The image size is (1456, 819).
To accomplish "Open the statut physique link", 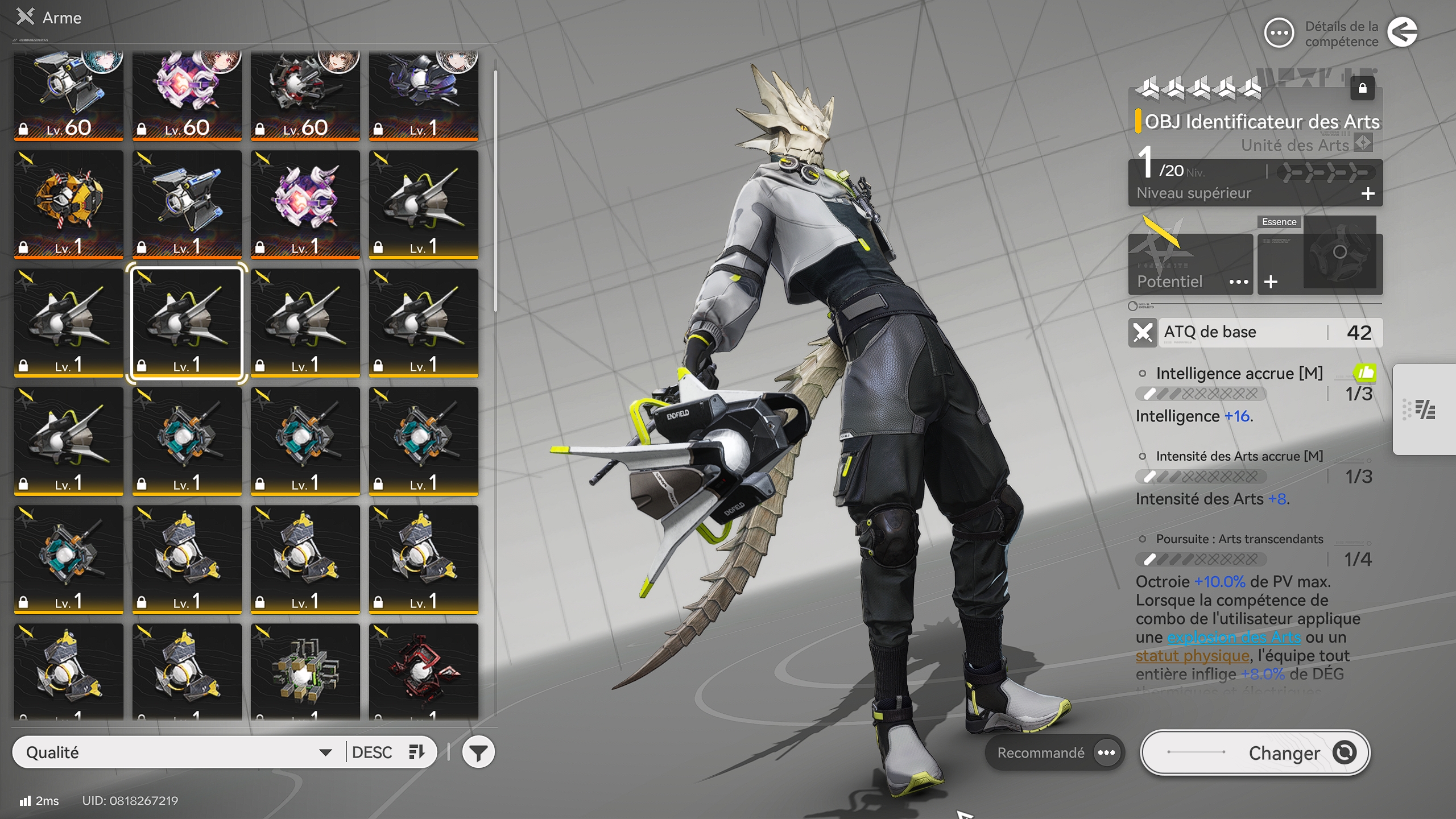I will pyautogui.click(x=1192, y=656).
